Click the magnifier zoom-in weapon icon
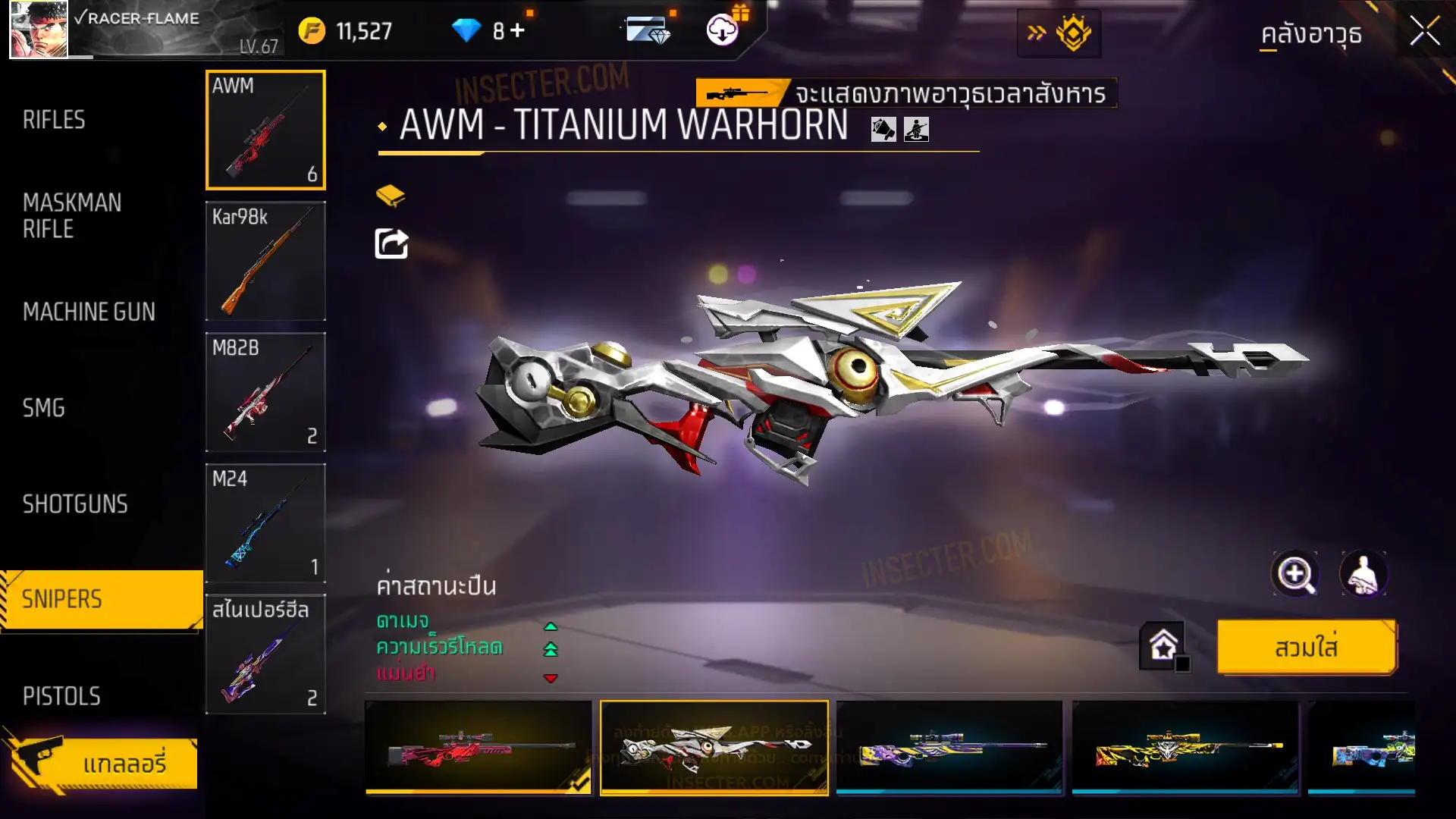 1294,574
